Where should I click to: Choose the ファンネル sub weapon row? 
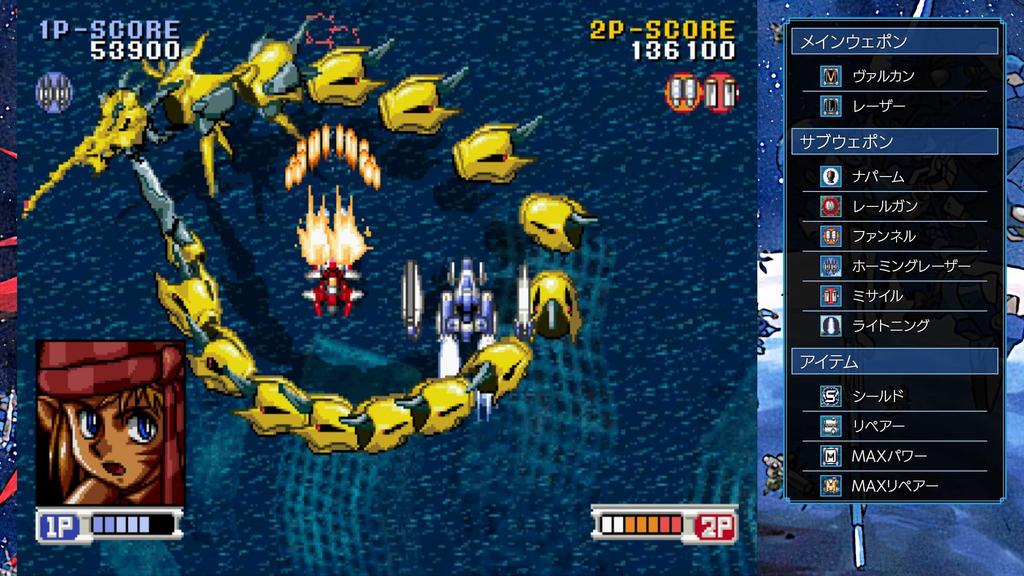883,236
